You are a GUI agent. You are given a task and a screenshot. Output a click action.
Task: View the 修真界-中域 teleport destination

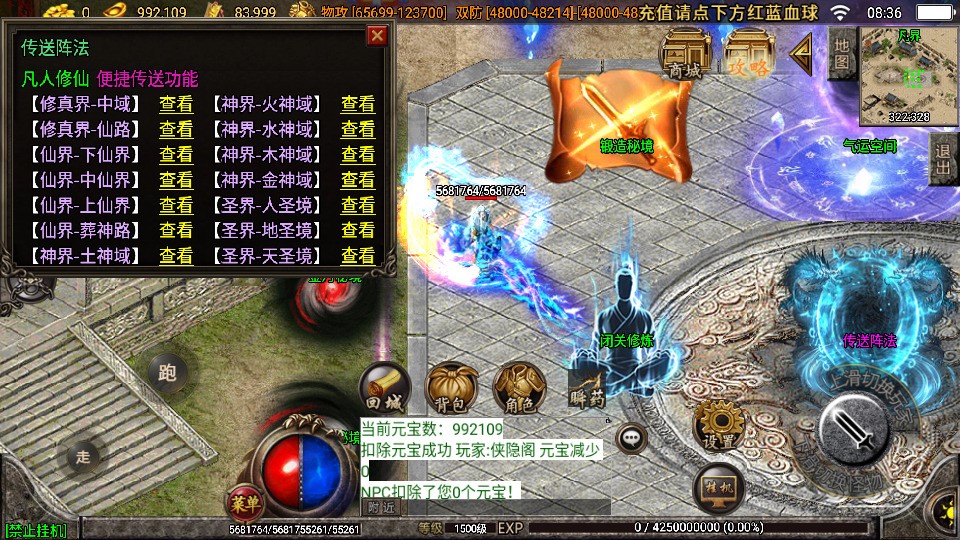(x=176, y=104)
